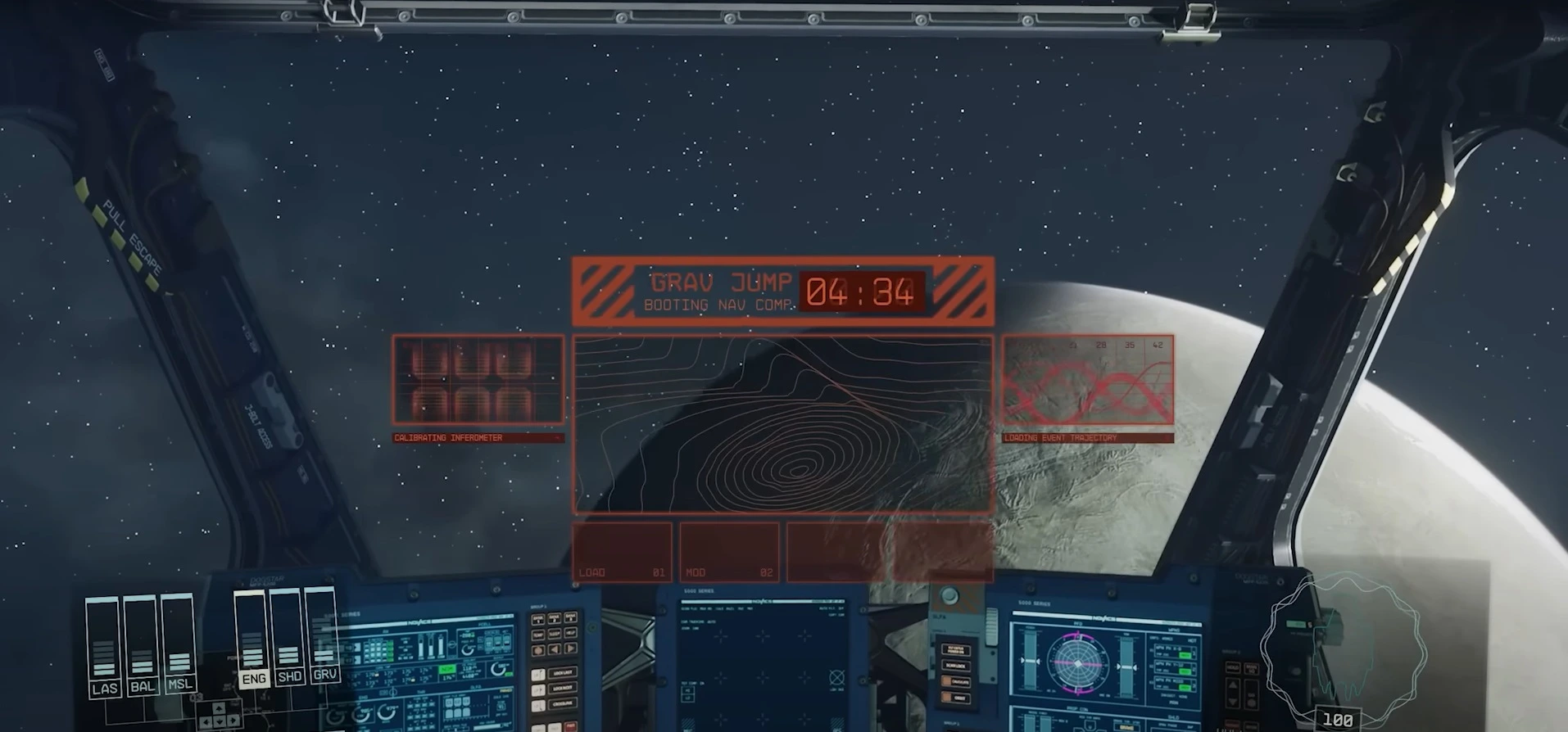Click the ORBIT button with orange indicator

(956, 698)
